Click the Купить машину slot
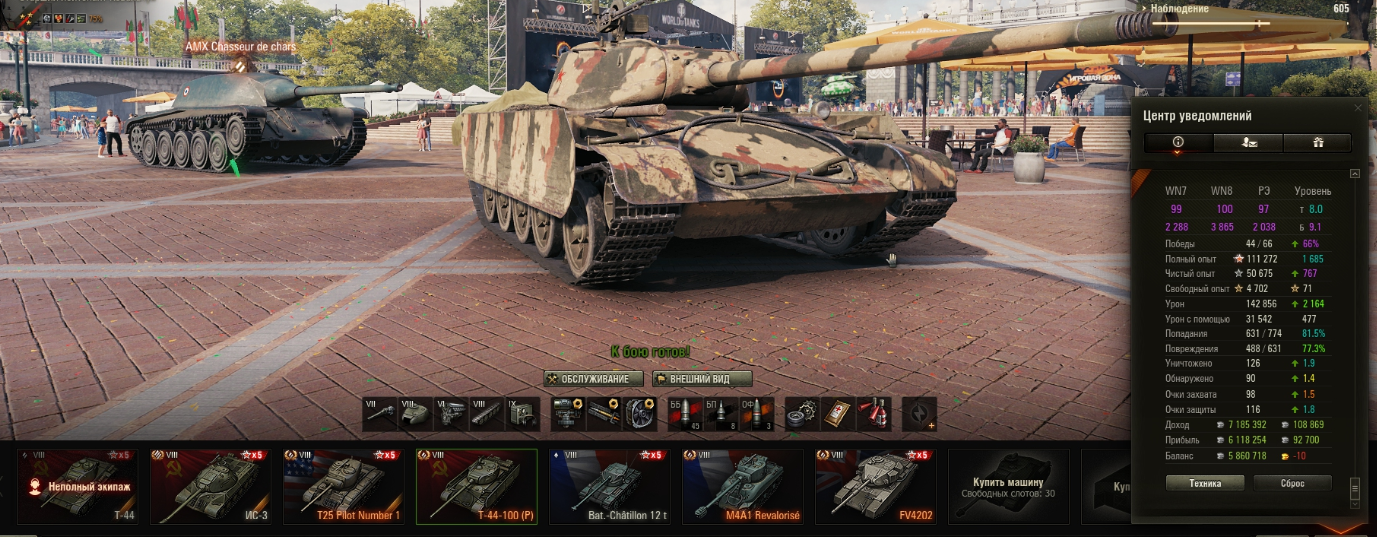 [x=1008, y=487]
